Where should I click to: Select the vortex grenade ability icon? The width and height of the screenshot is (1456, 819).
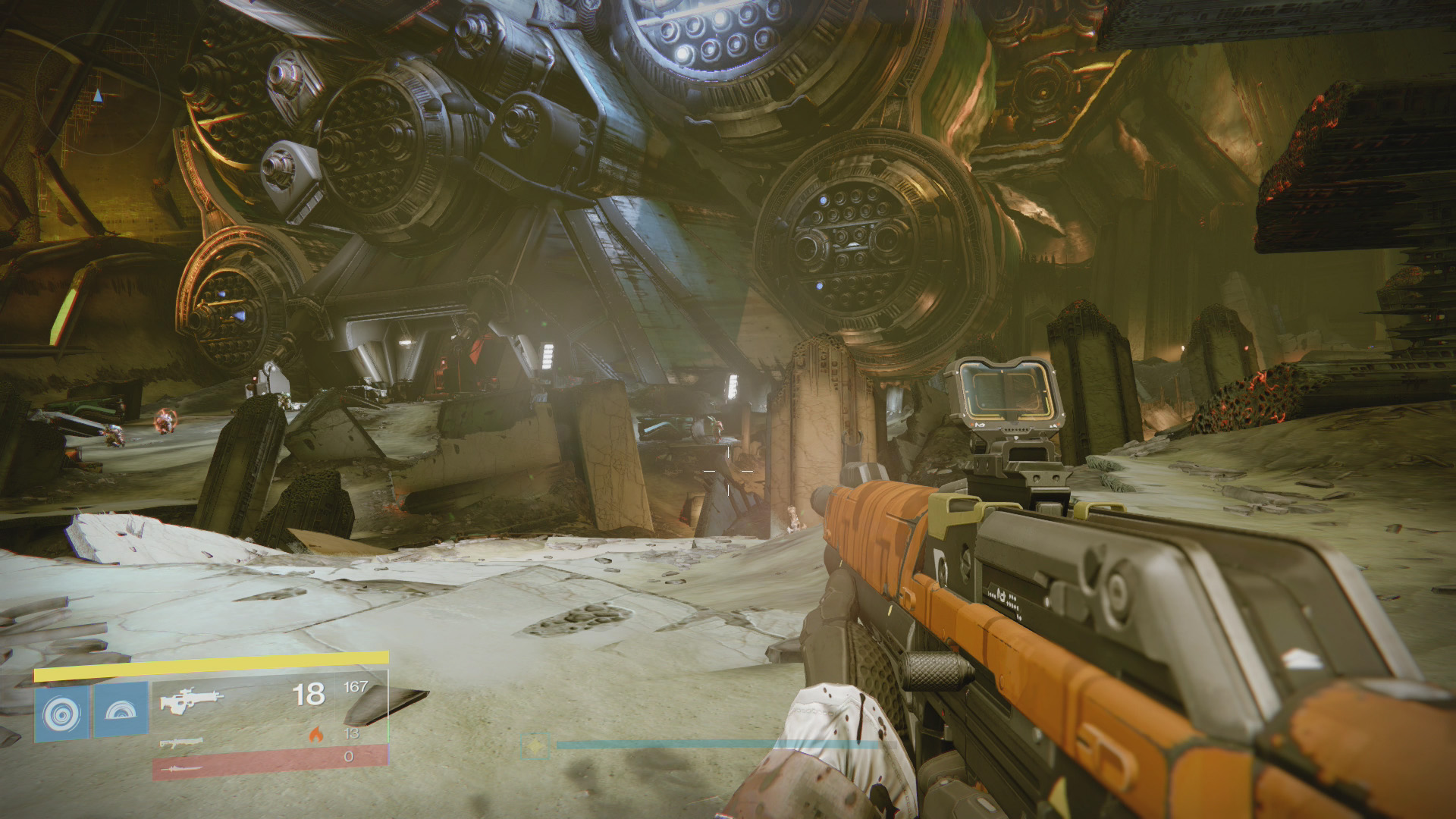[61, 711]
